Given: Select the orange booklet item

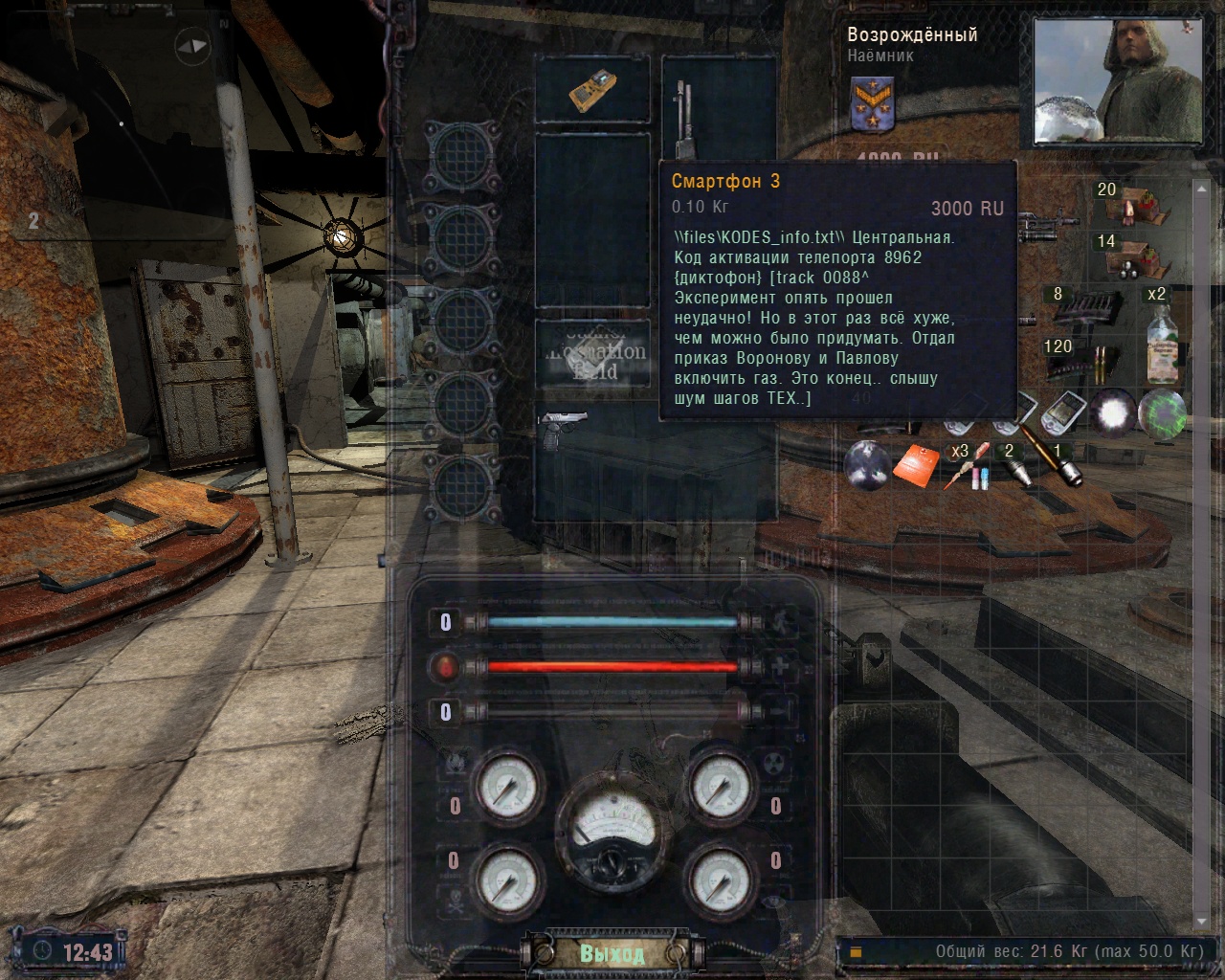Looking at the screenshot, I should pyautogui.click(x=917, y=465).
